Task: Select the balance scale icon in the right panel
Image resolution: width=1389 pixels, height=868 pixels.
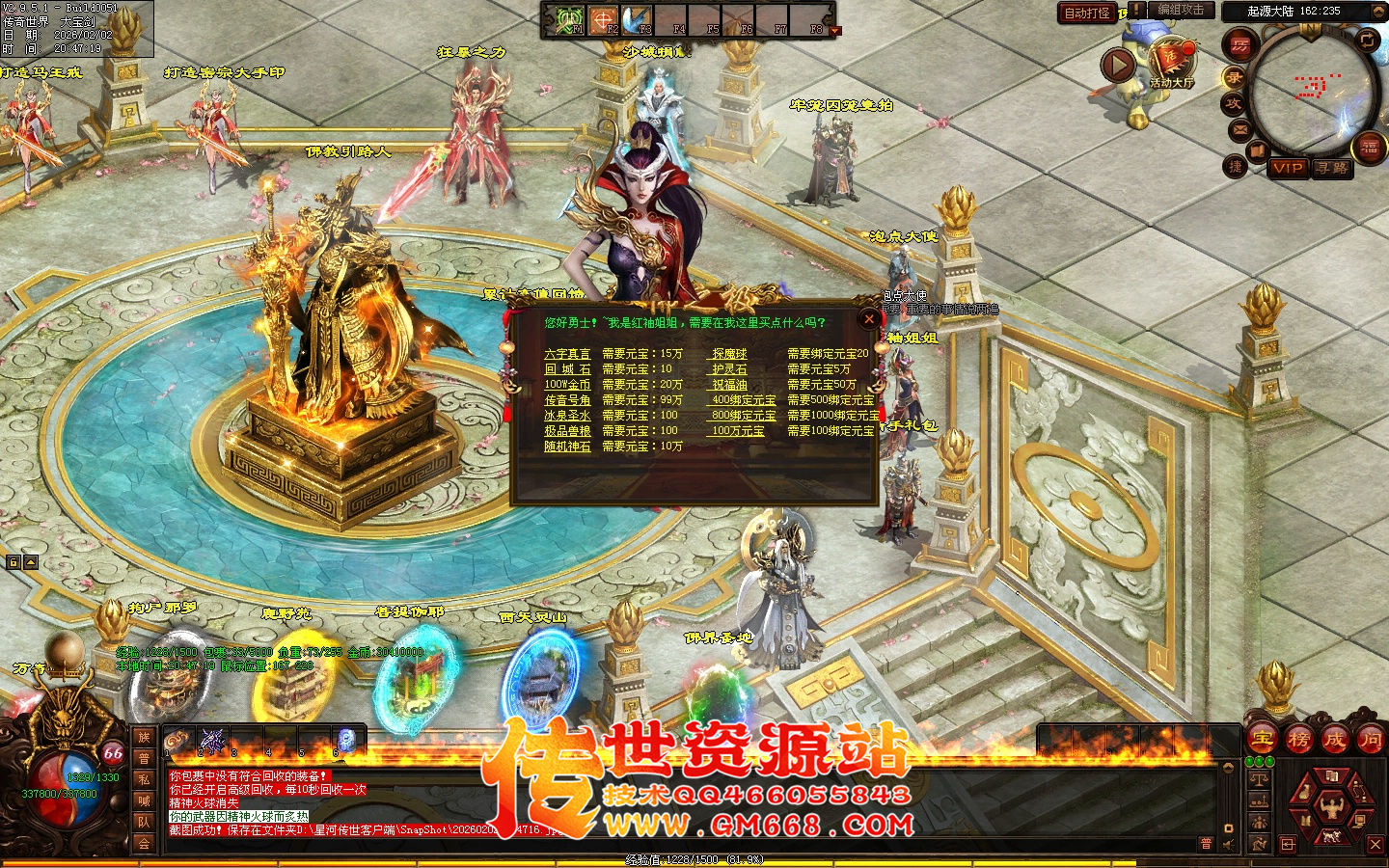Action: point(1259,778)
